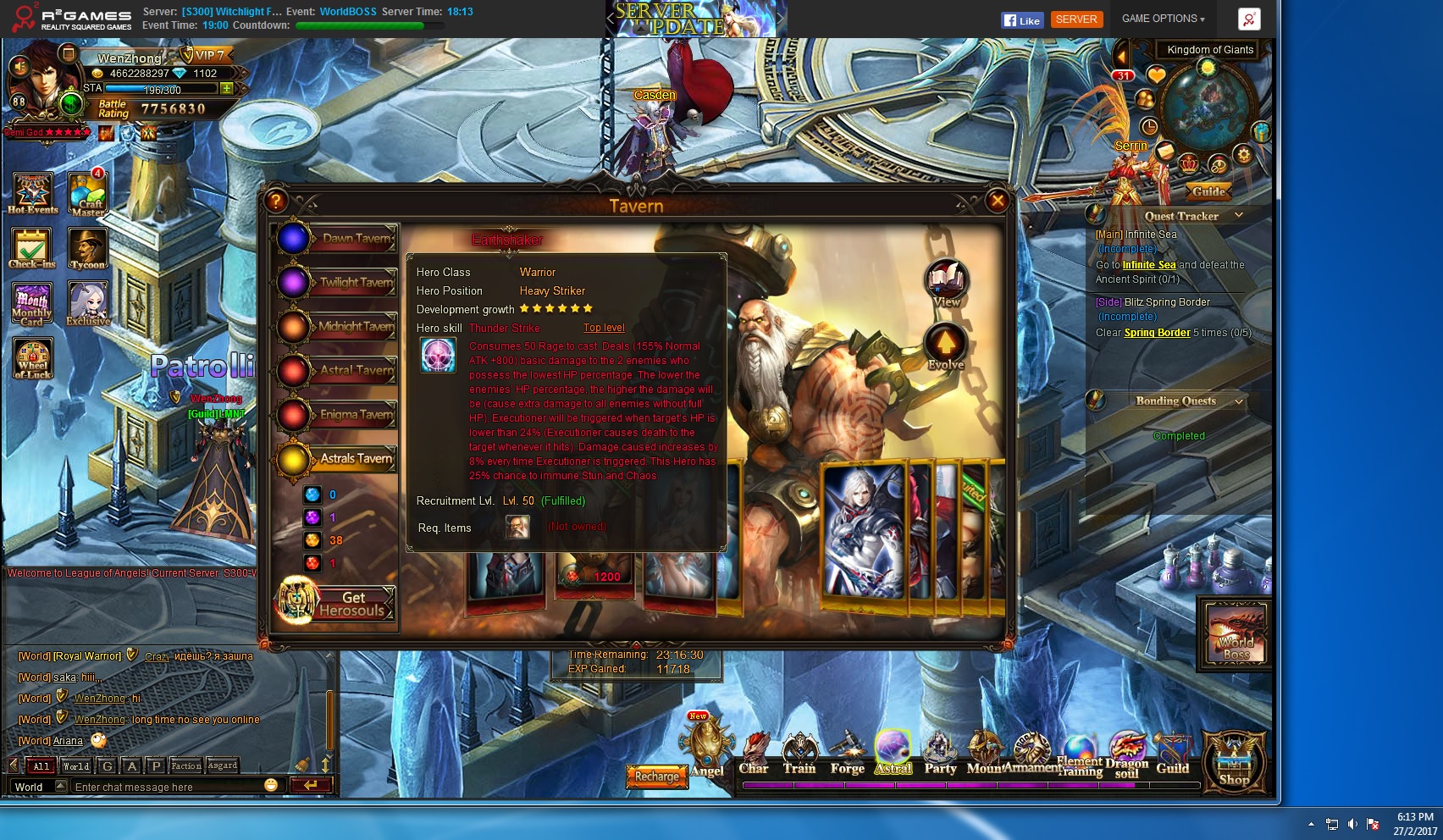The image size is (1443, 840).
Task: View the Earthshaker hero details
Action: pos(946,283)
